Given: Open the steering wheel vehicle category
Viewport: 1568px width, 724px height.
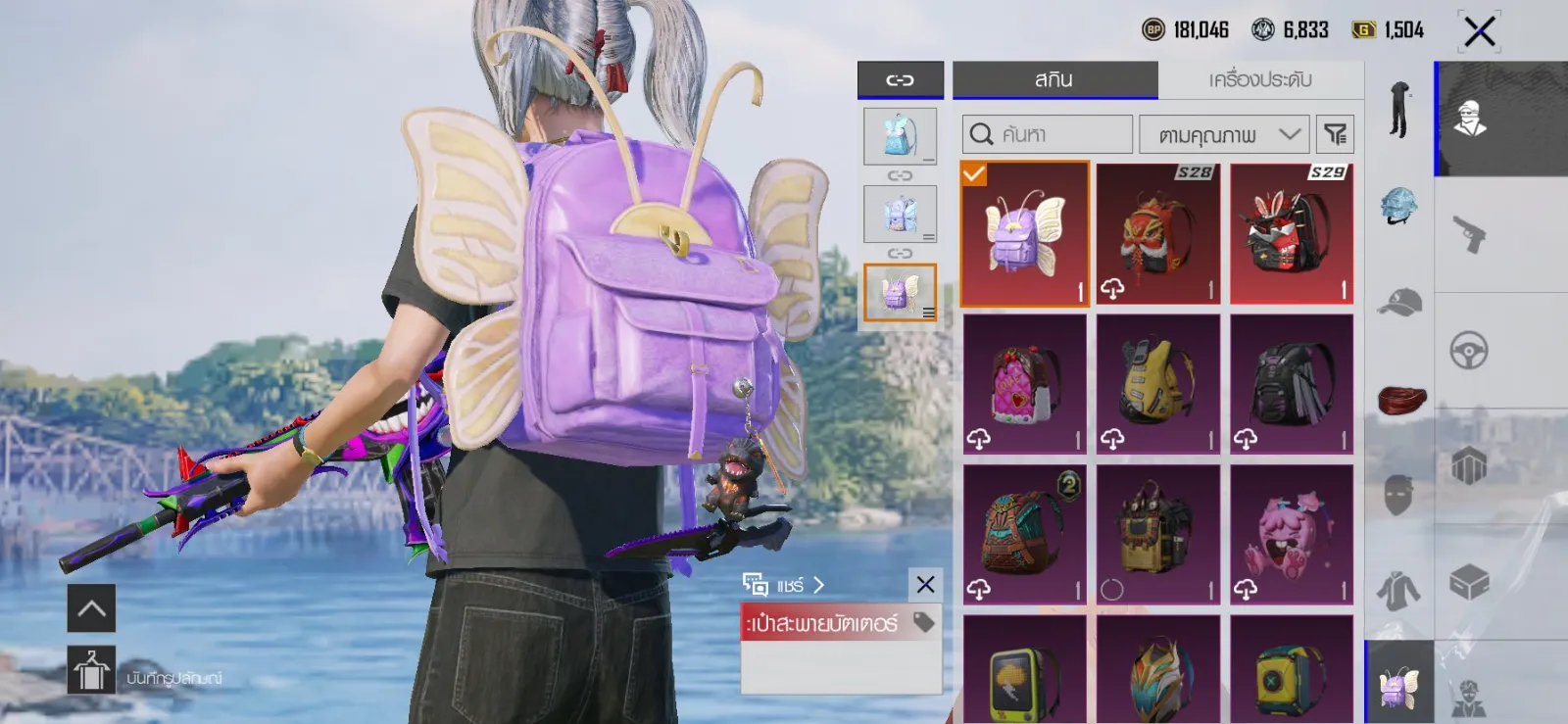Looking at the screenshot, I should (x=1469, y=351).
